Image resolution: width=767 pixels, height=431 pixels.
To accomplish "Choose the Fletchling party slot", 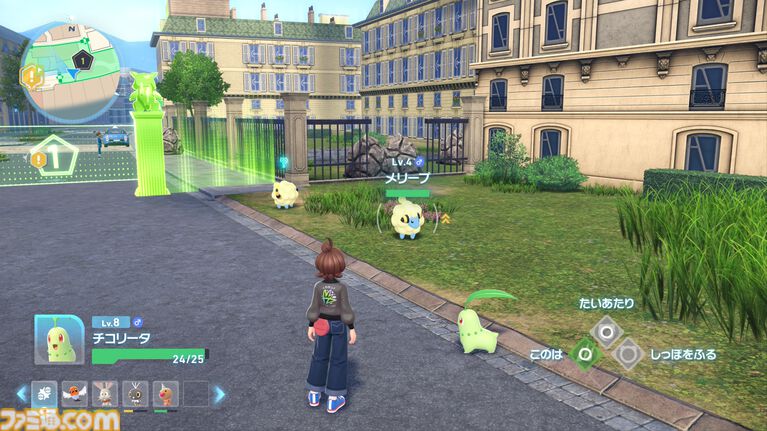I will pos(75,394).
